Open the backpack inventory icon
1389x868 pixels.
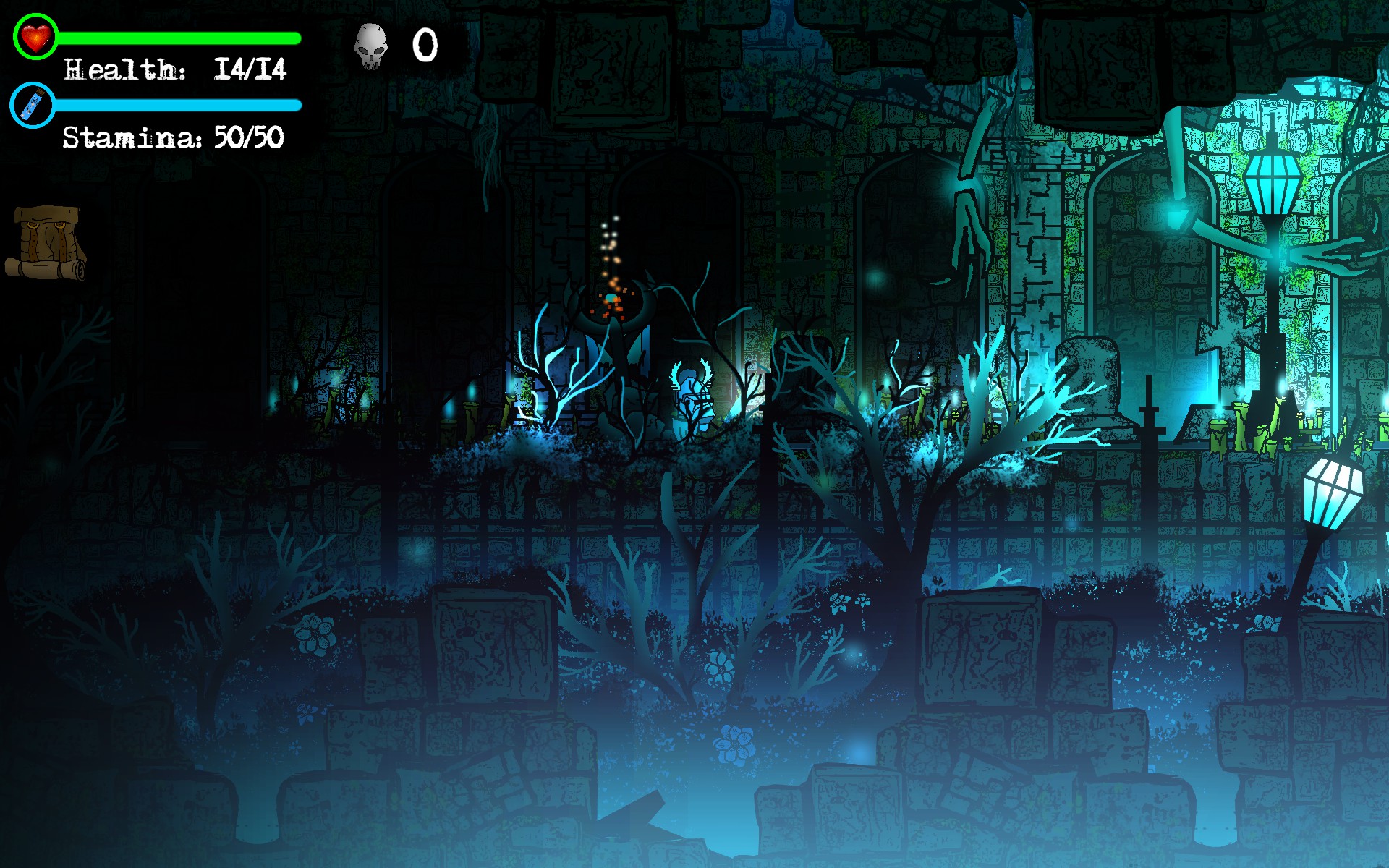[47, 242]
